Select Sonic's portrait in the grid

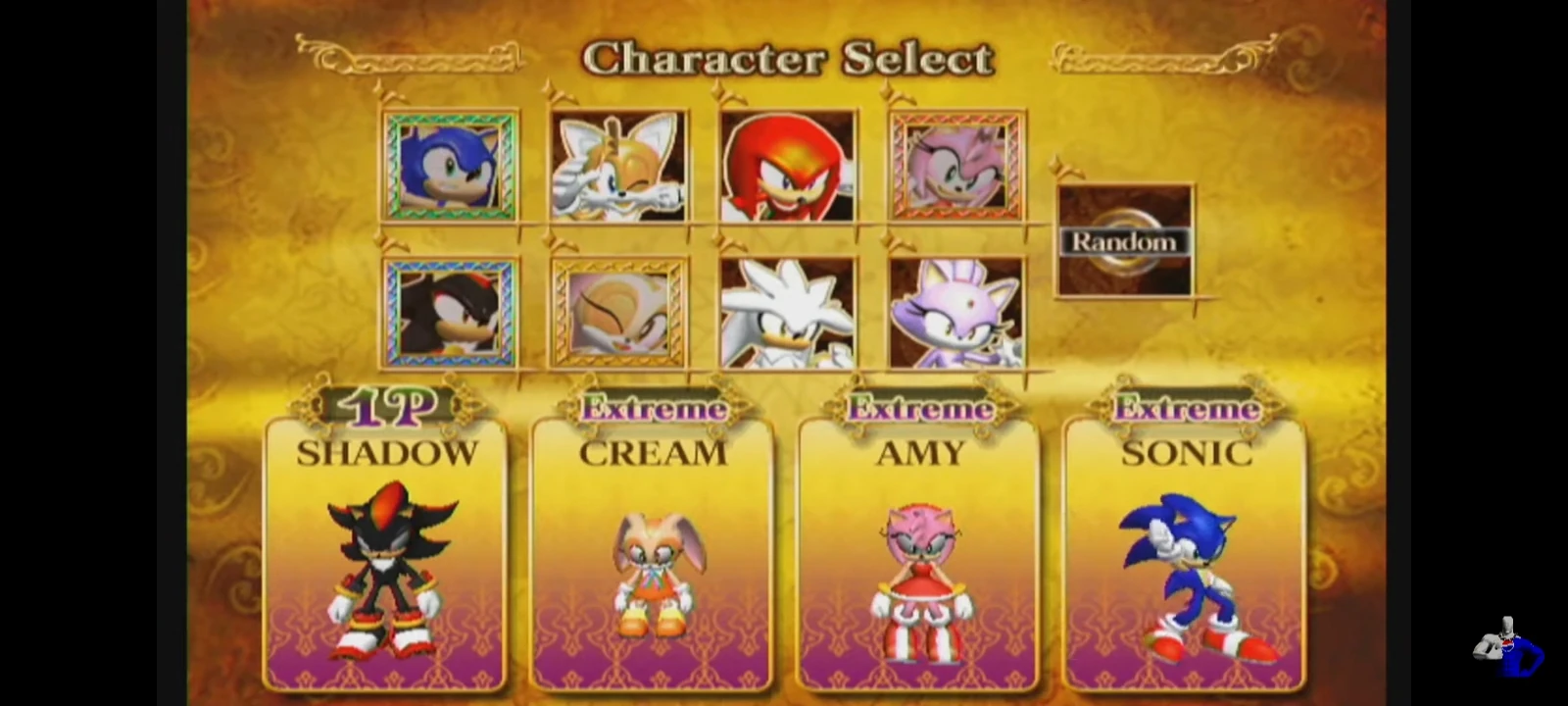(x=447, y=165)
